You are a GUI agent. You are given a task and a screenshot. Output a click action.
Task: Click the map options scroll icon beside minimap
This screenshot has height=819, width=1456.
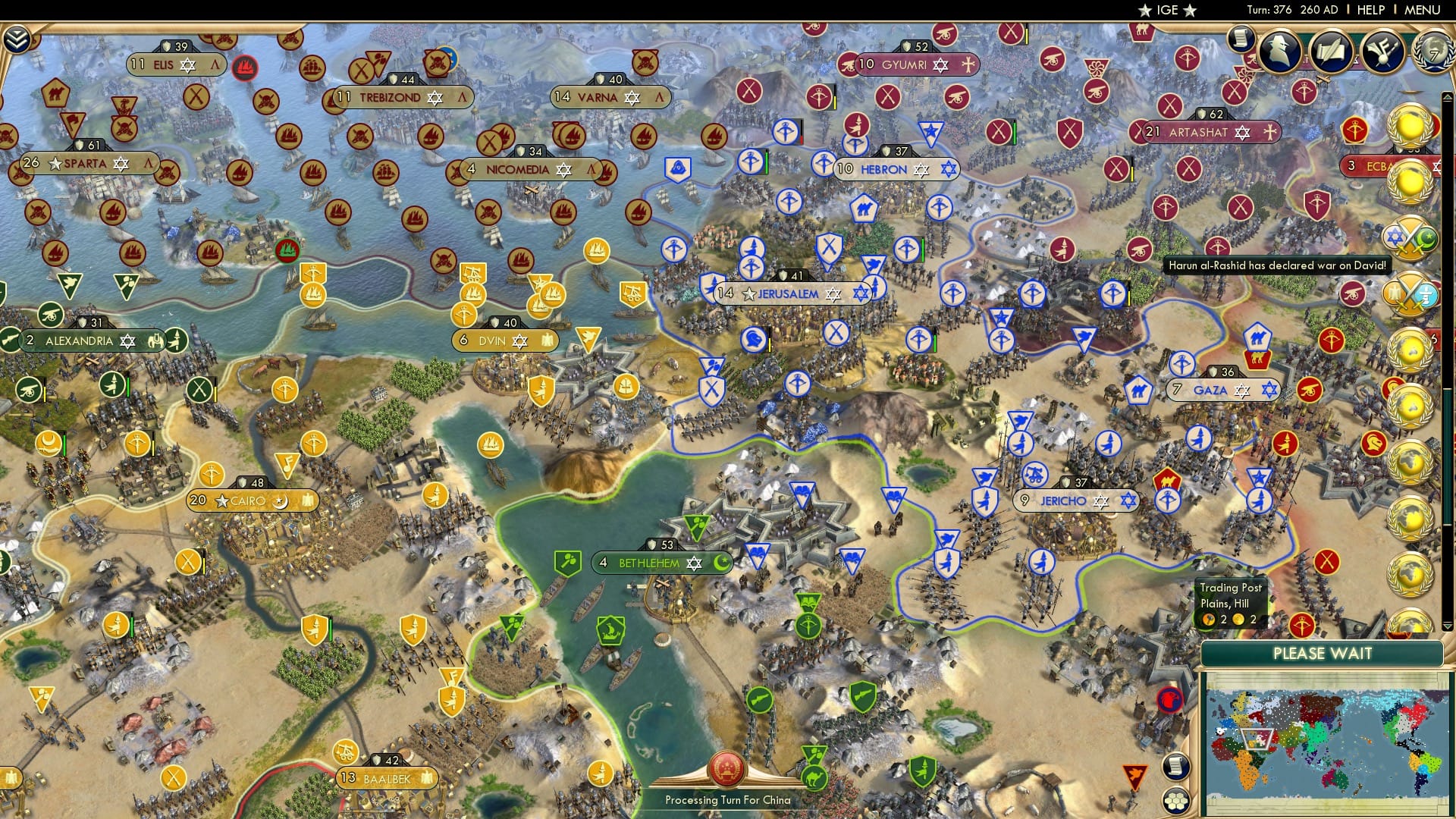tap(1175, 766)
